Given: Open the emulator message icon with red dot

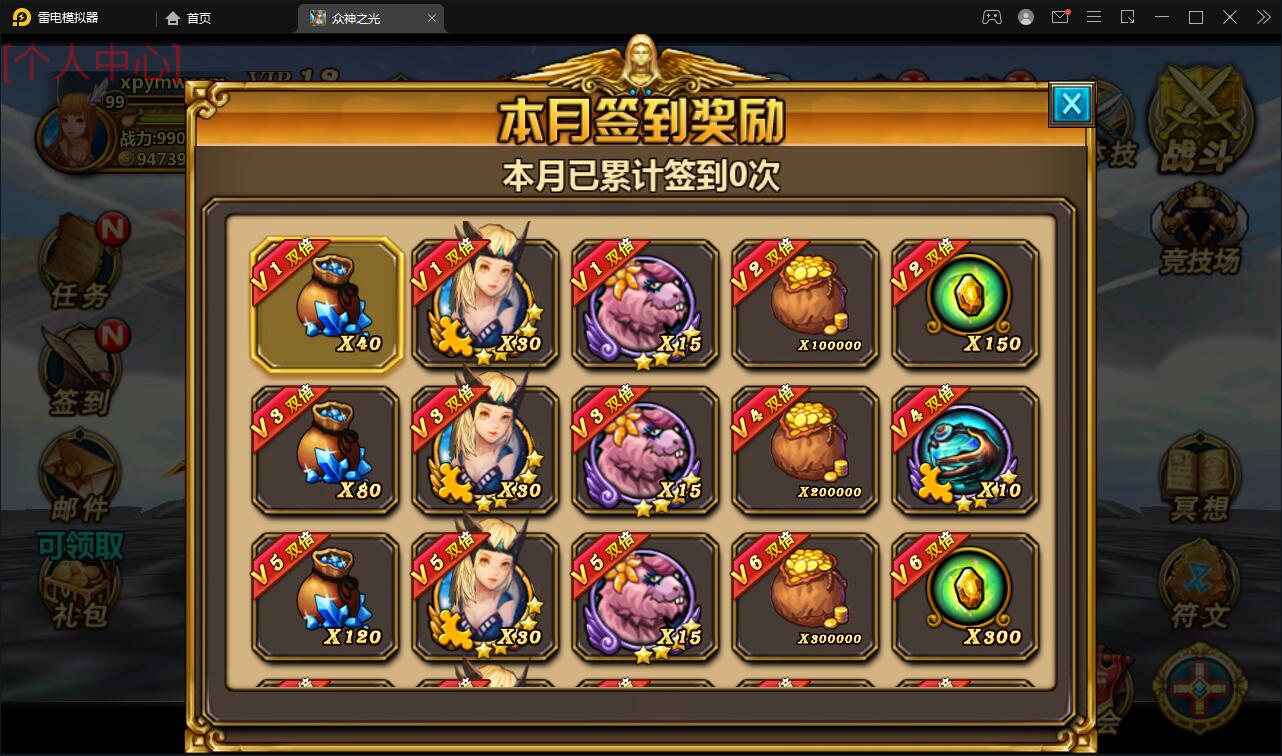Looking at the screenshot, I should [1060, 17].
